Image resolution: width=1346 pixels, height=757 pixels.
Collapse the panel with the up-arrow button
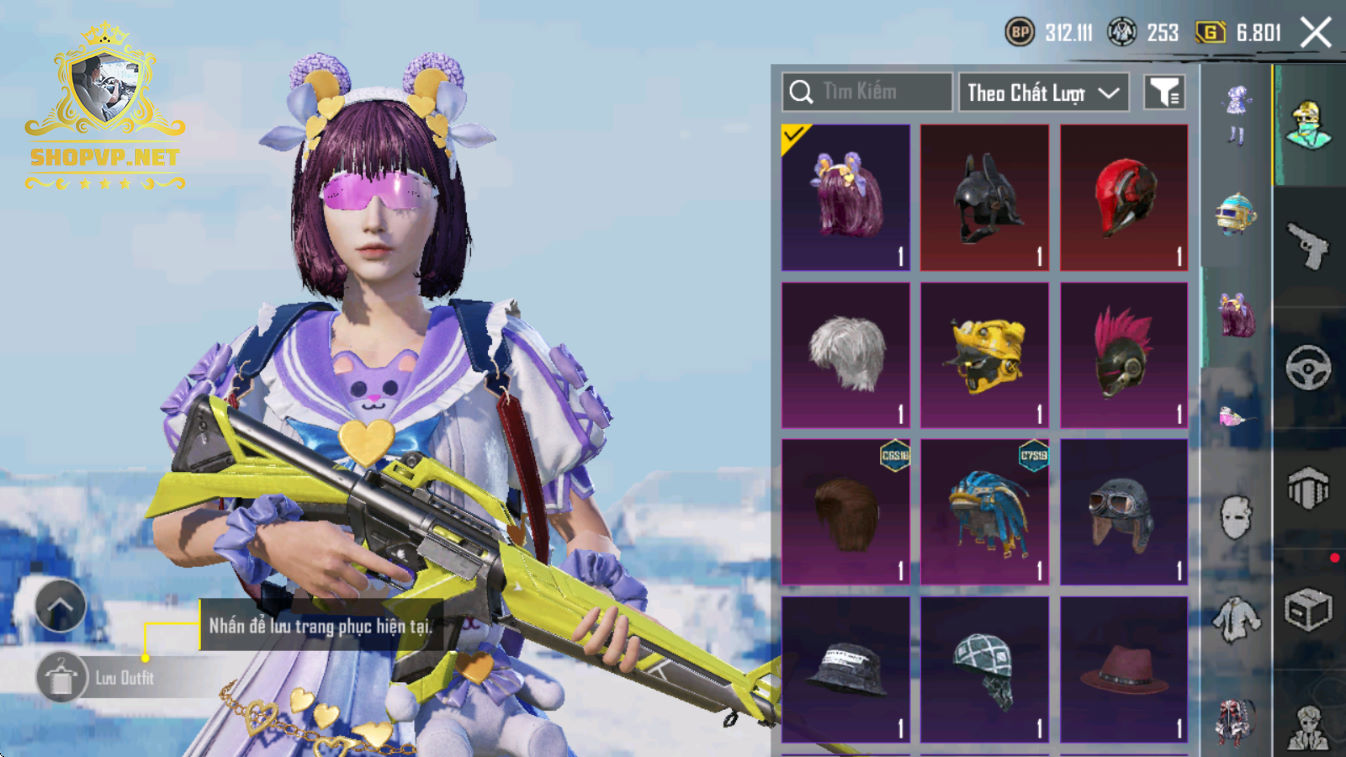pyautogui.click(x=60, y=606)
